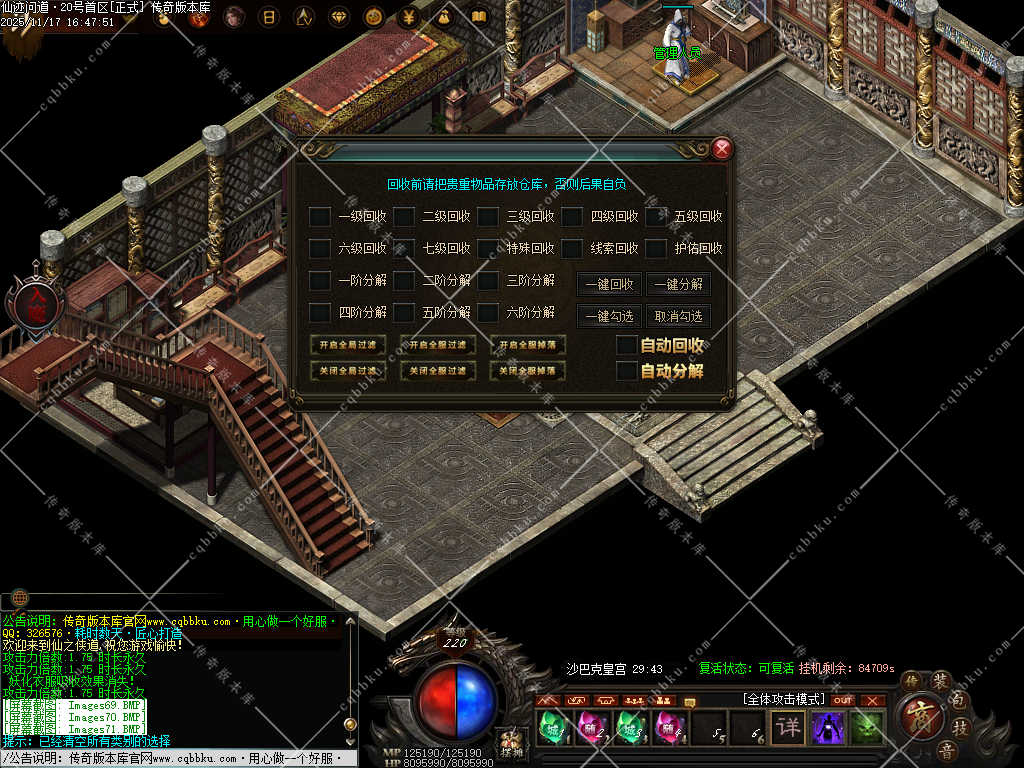The image size is (1024, 768).
Task: Tick the 一阶分解 checkbox
Action: (319, 281)
